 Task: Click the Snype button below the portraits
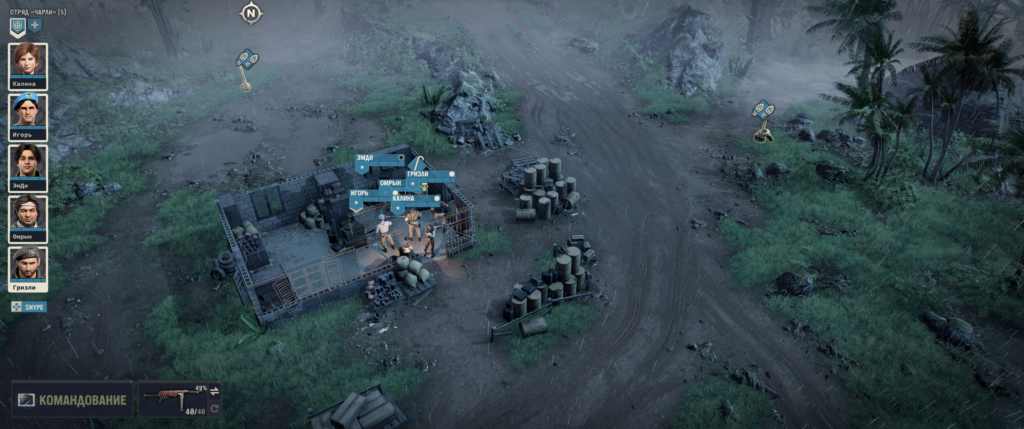click(x=29, y=307)
